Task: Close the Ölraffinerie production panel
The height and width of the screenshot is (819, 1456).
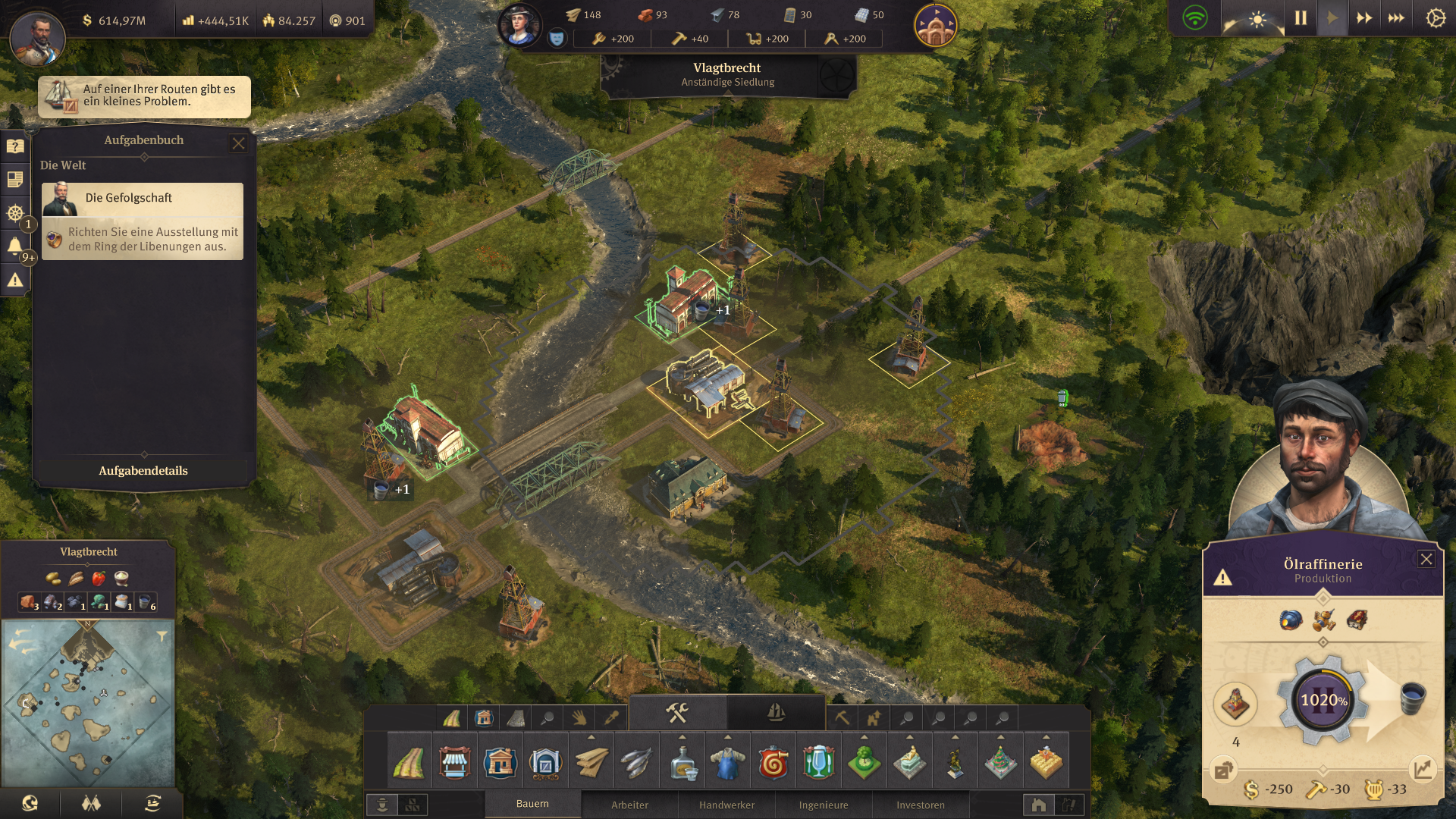Action: tap(1426, 559)
